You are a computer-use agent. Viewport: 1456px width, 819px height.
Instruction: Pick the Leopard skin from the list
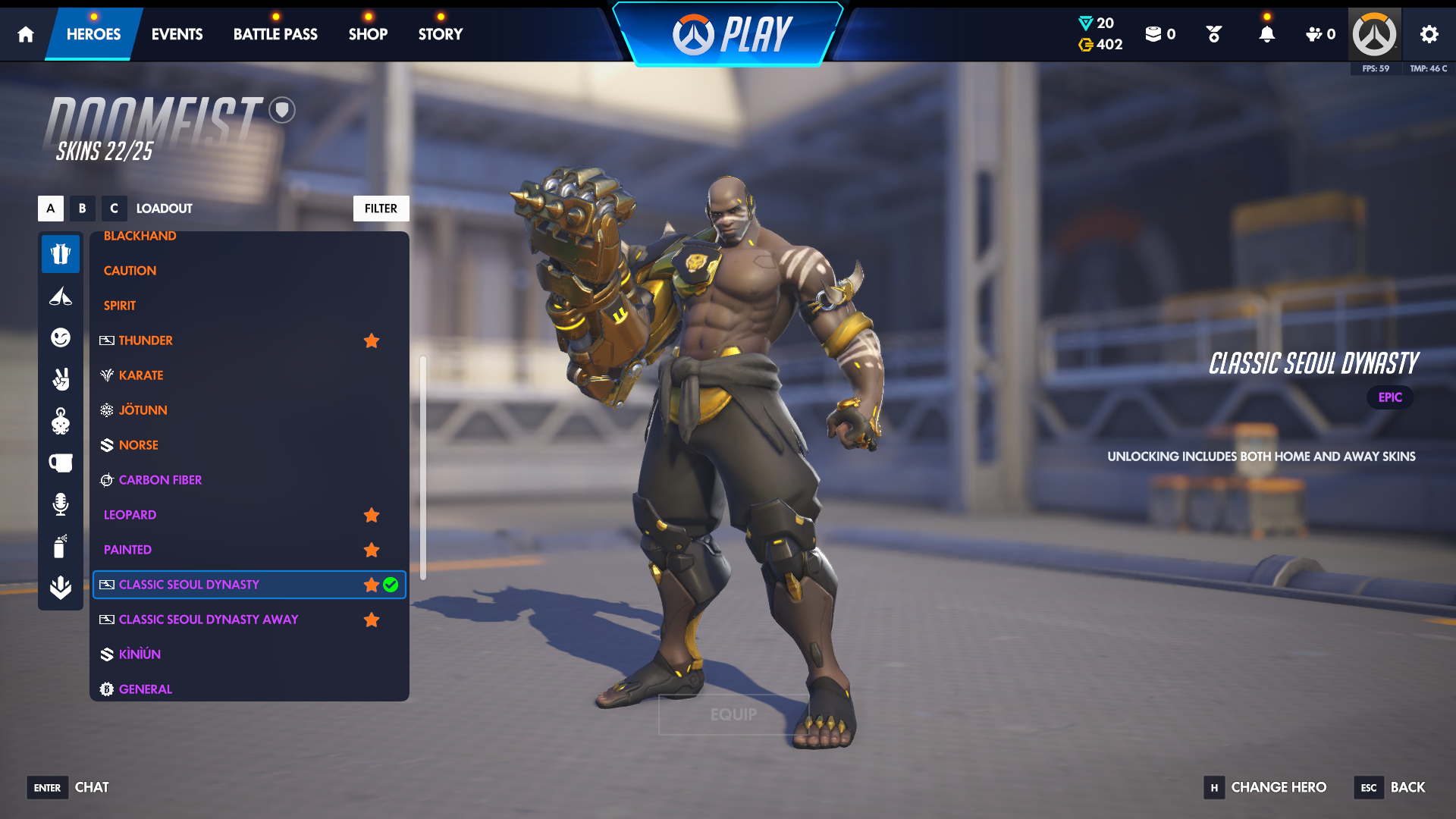point(130,515)
